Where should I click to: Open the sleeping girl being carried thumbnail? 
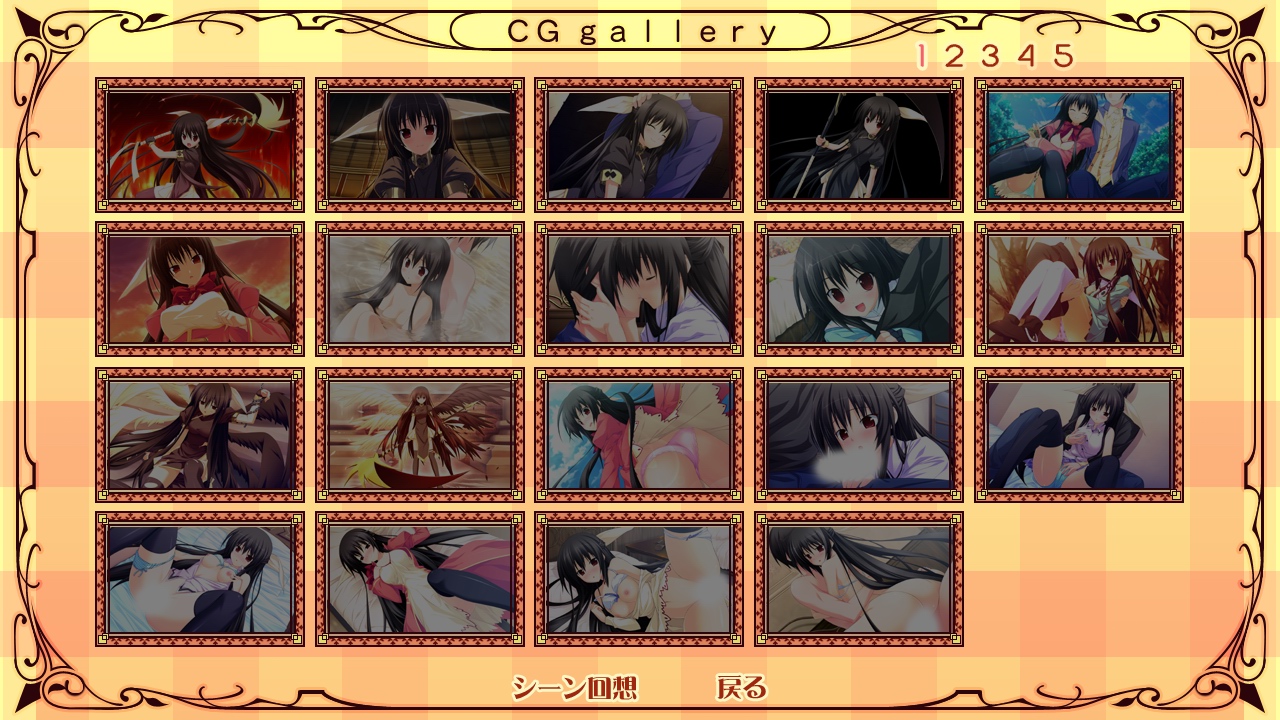click(x=639, y=145)
